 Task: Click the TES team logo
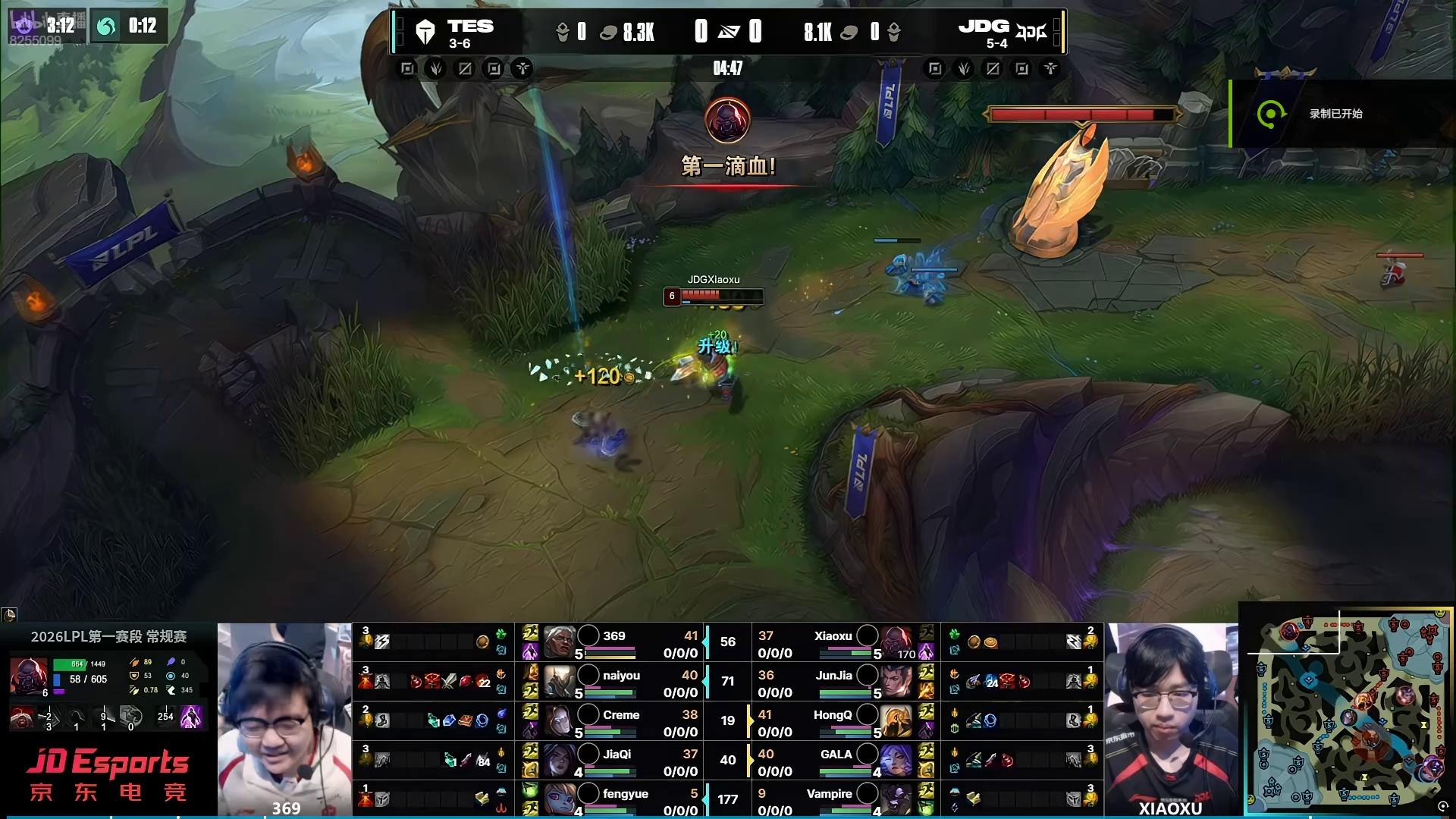coord(425,32)
